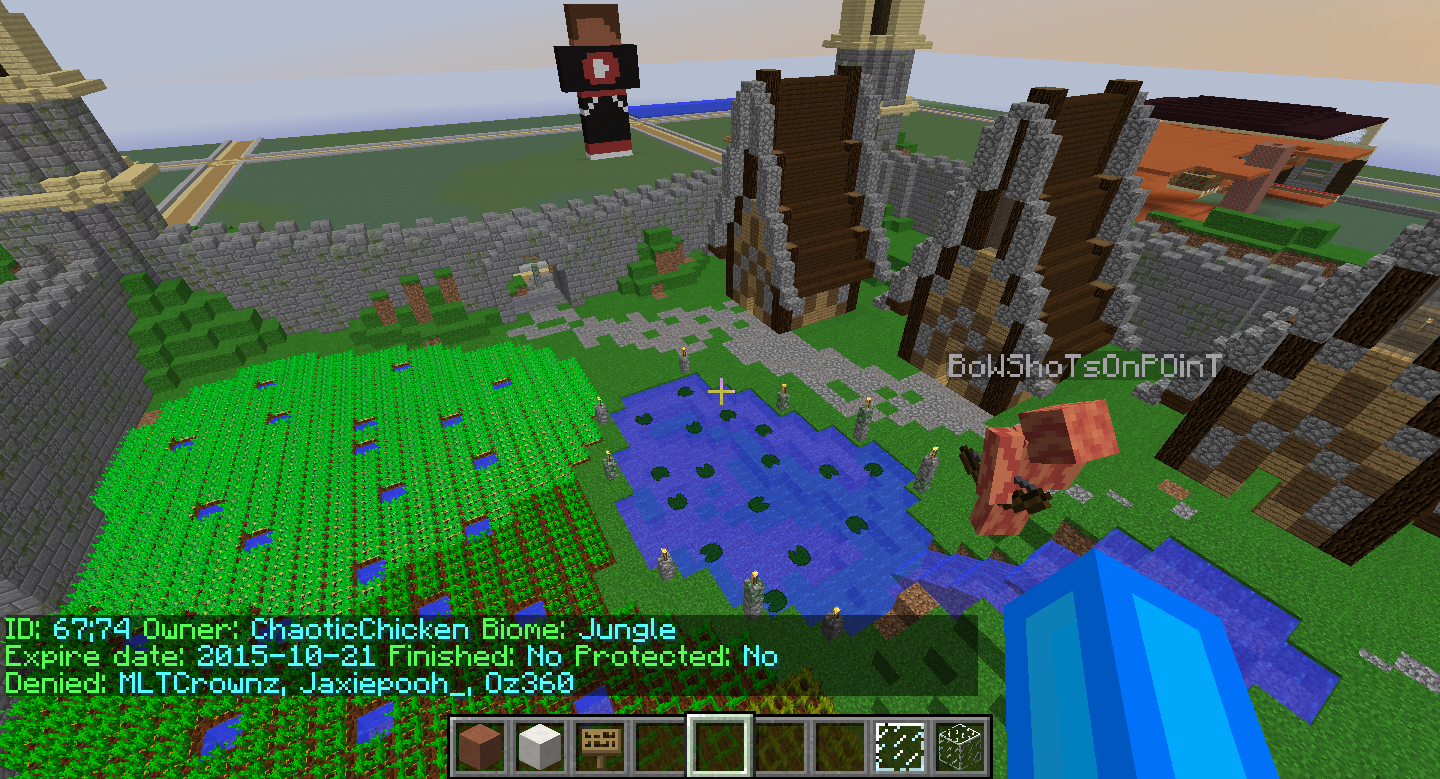The width and height of the screenshot is (1440, 779).
Task: Click the highlighted active hotbar slot
Action: pos(719,746)
